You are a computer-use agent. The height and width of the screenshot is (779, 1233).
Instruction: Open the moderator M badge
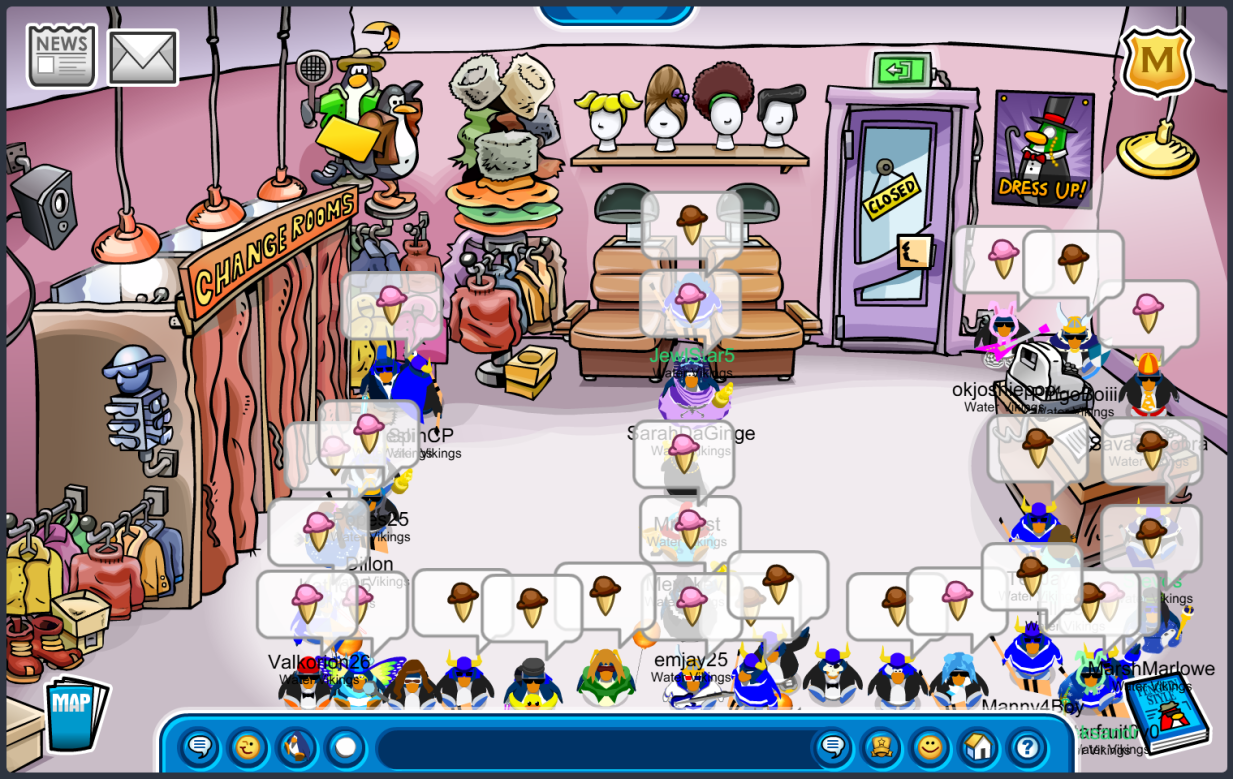pyautogui.click(x=1156, y=61)
